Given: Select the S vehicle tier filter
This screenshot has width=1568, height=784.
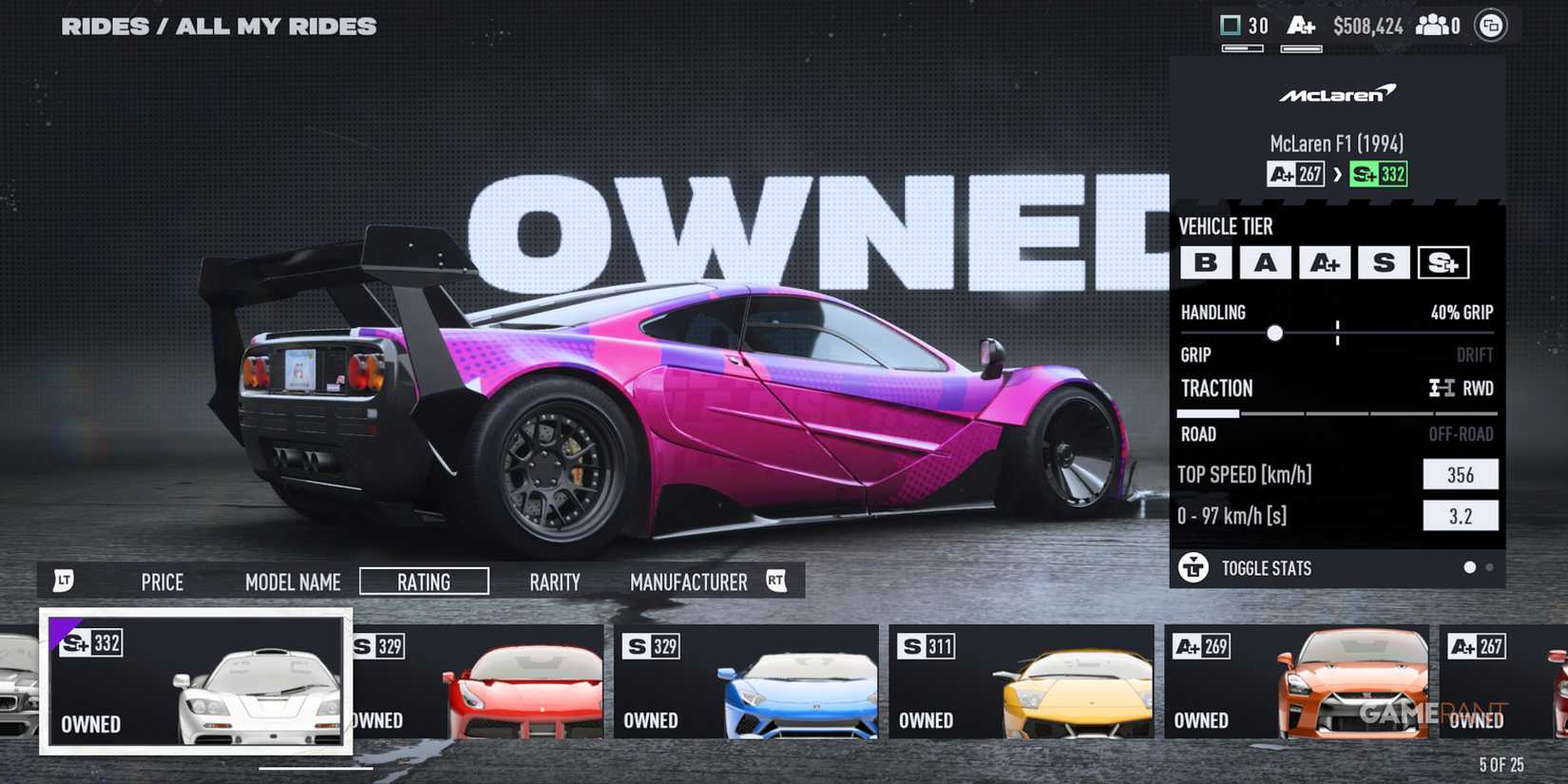Looking at the screenshot, I should tap(1385, 263).
